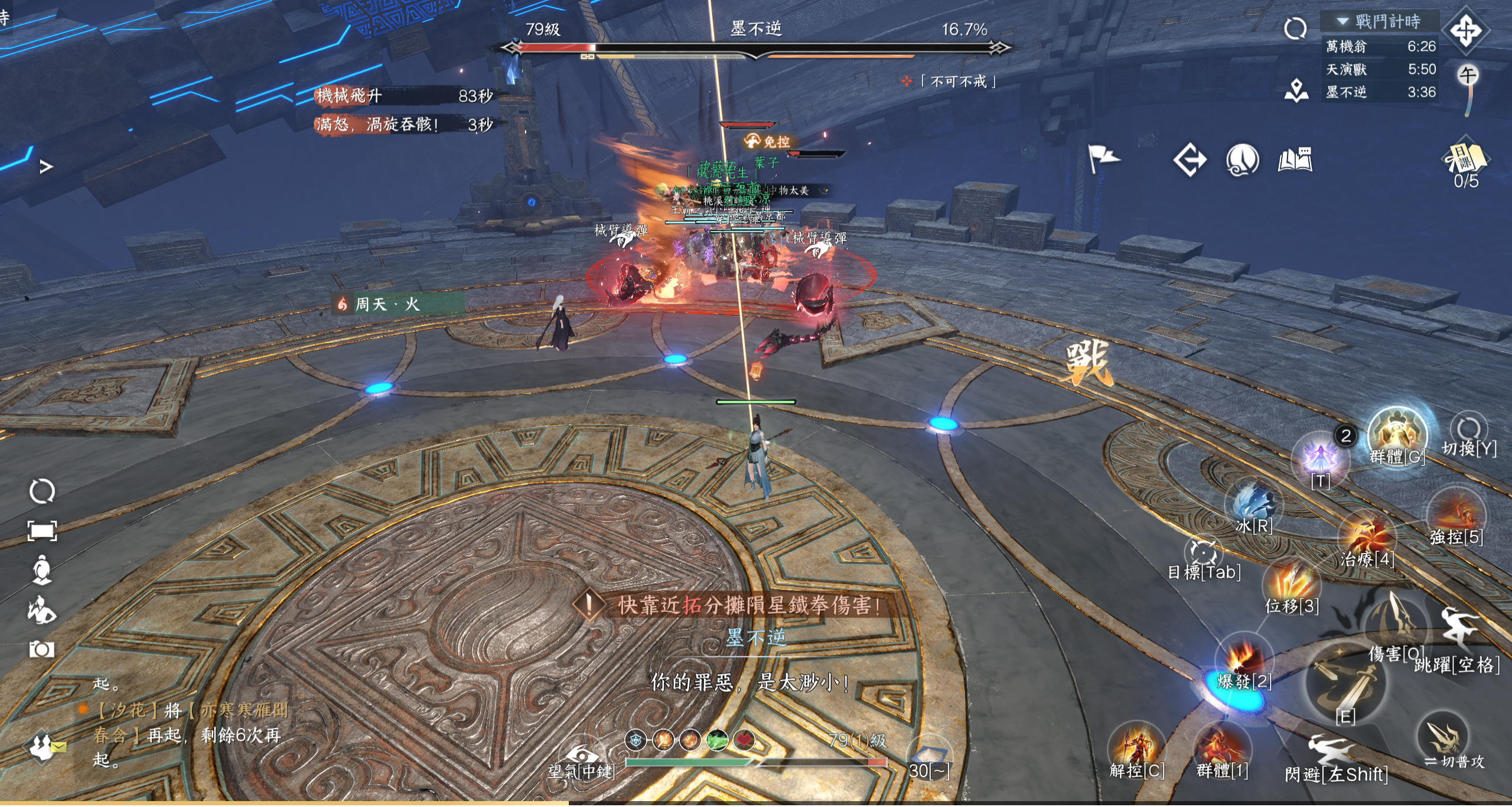
Task: Cast the 群體[1] area skill
Action: pos(1222,747)
